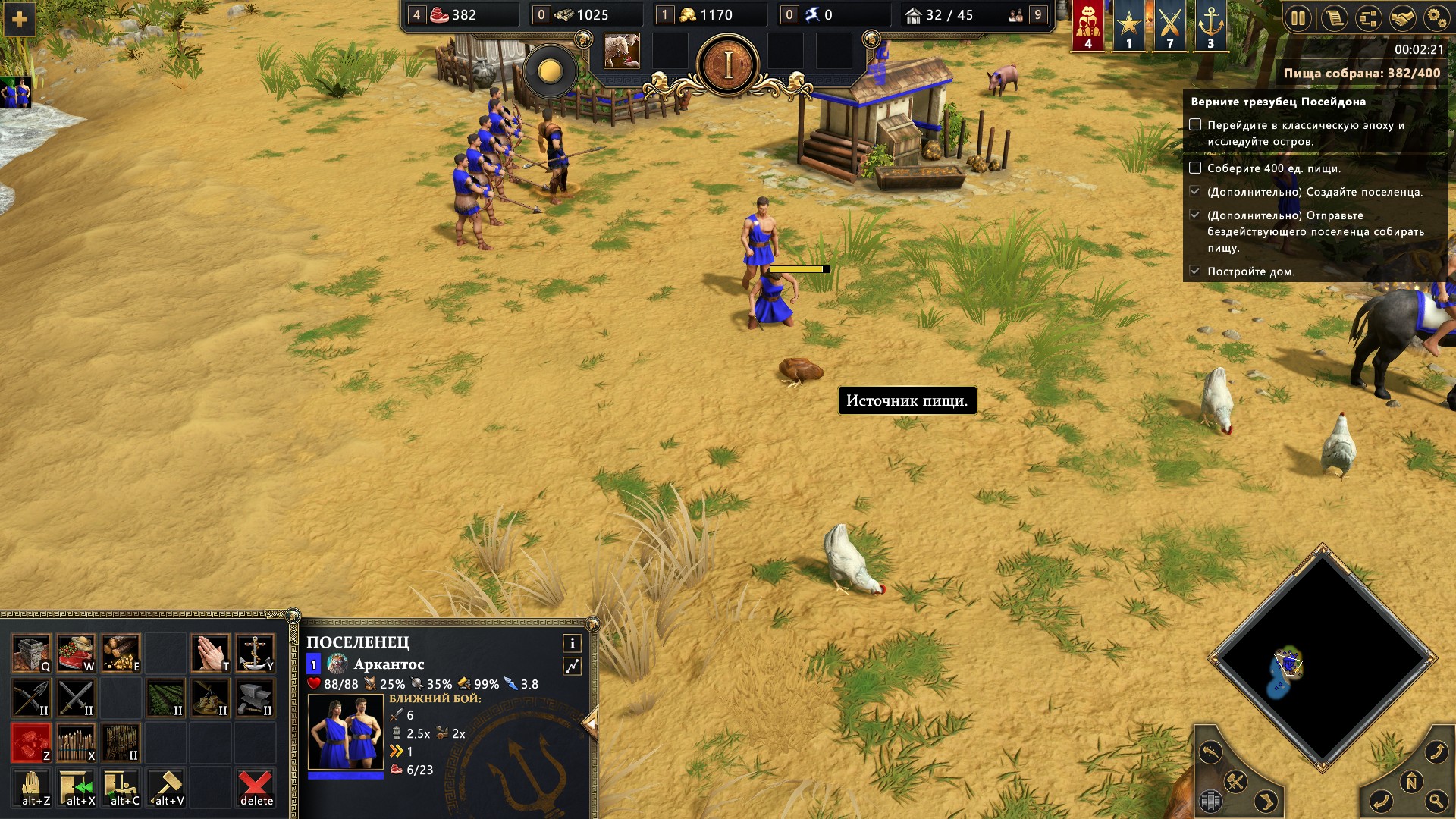Open the objectives scroll button
The image size is (1456, 819).
click(x=1334, y=18)
